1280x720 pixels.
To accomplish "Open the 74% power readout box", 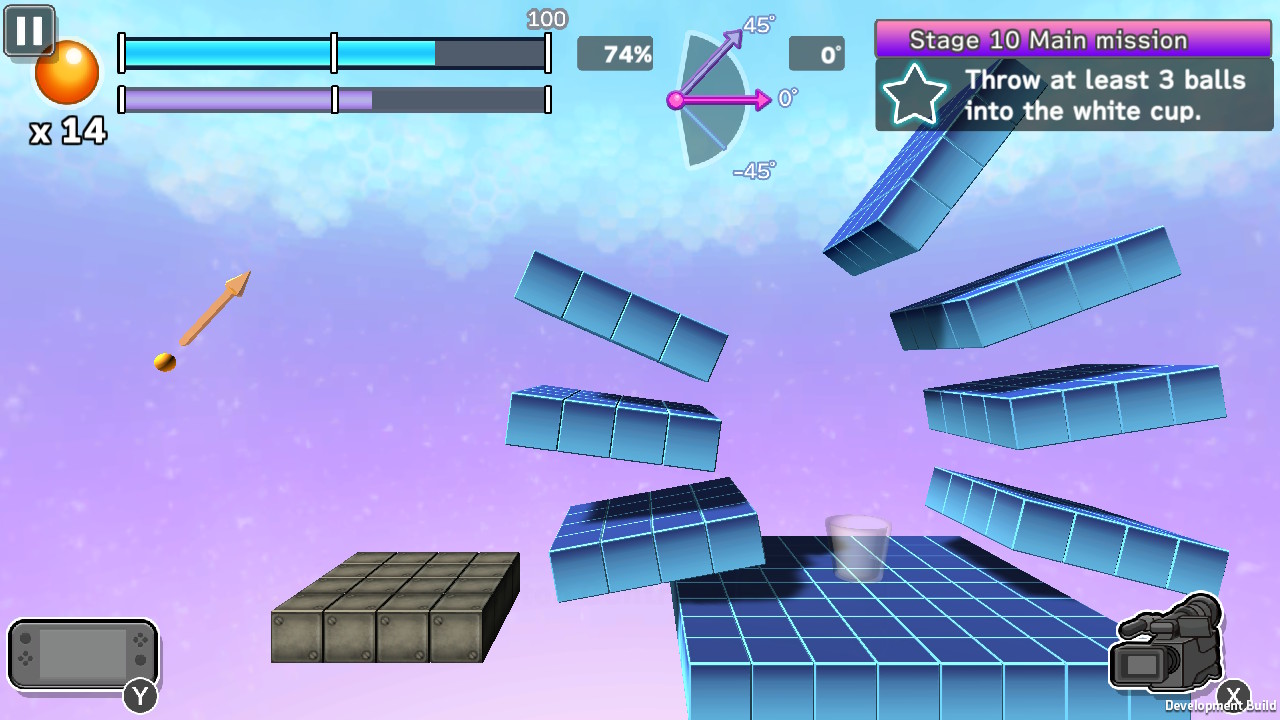I will pyautogui.click(x=615, y=54).
